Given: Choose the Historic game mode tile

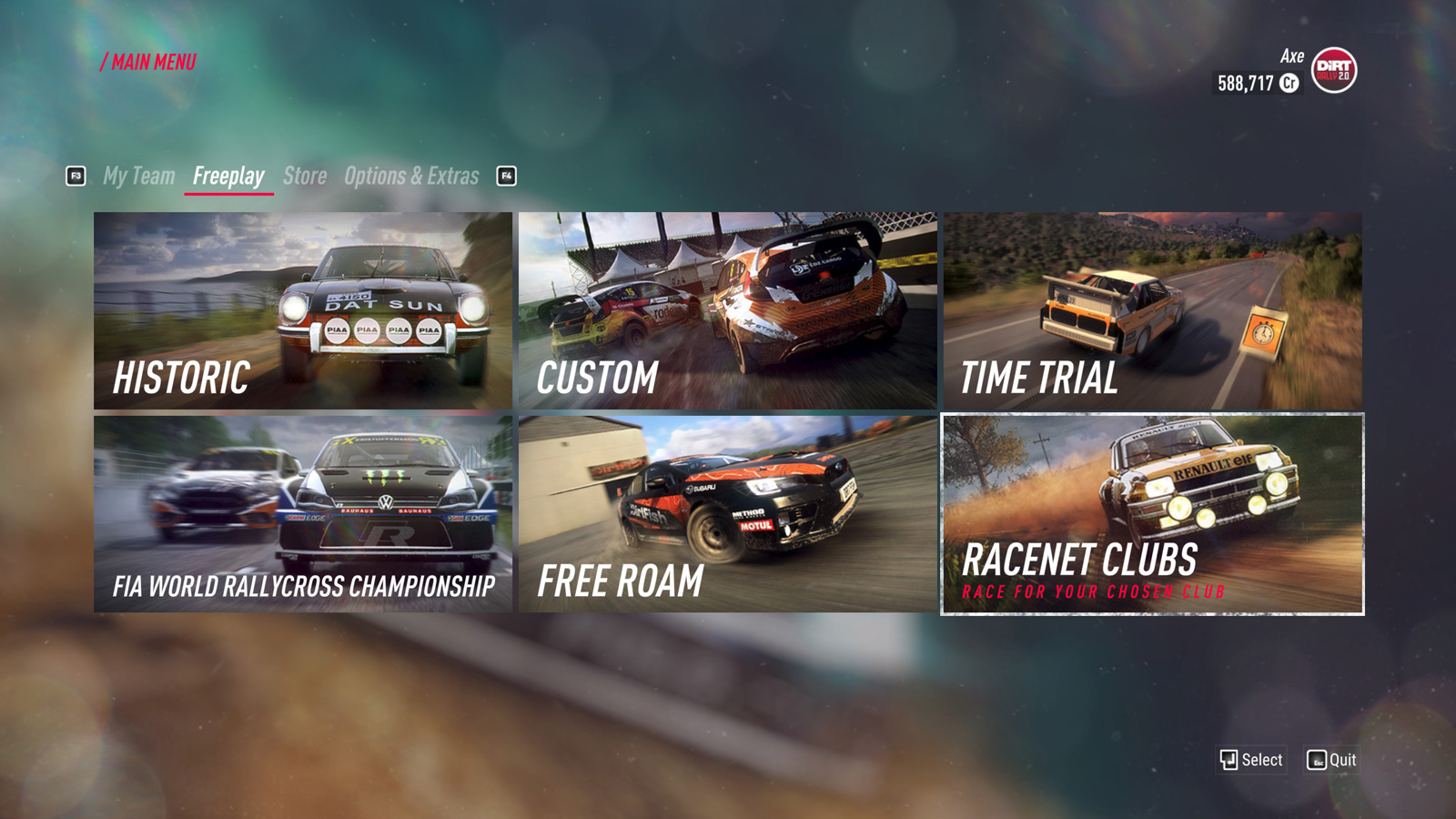Looking at the screenshot, I should 303,310.
